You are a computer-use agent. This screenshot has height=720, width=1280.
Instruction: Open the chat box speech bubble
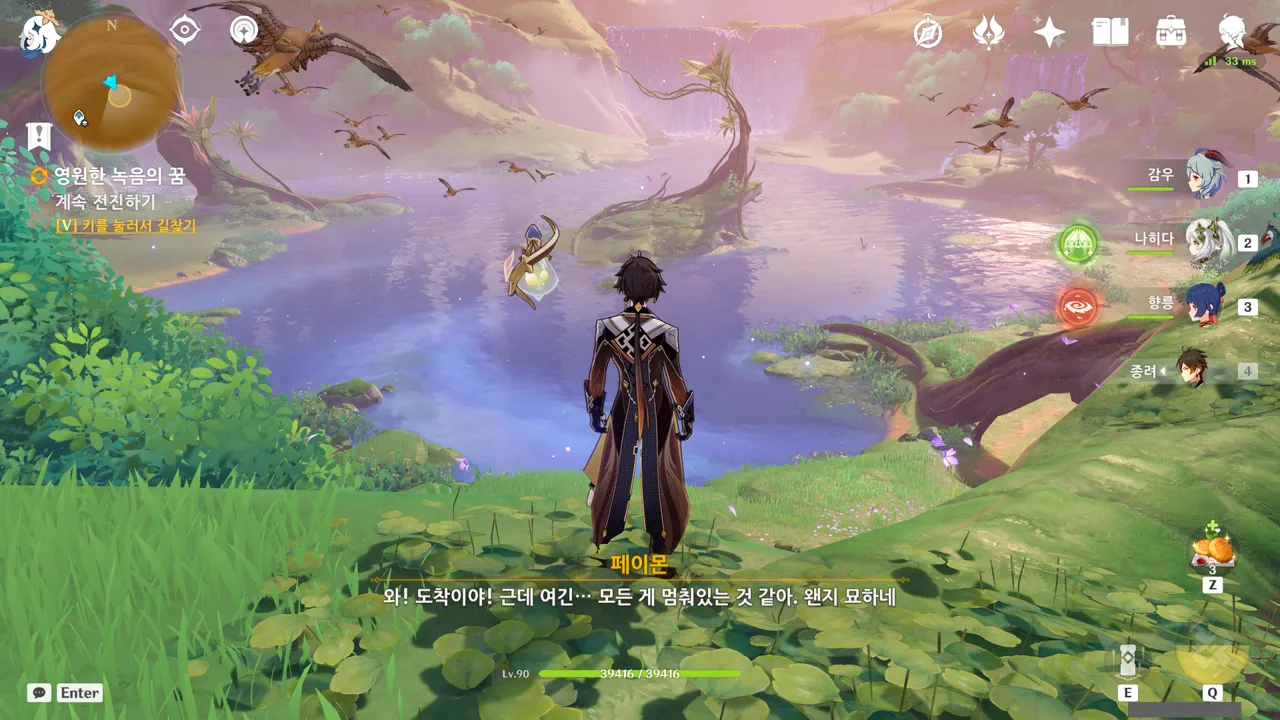[39, 692]
